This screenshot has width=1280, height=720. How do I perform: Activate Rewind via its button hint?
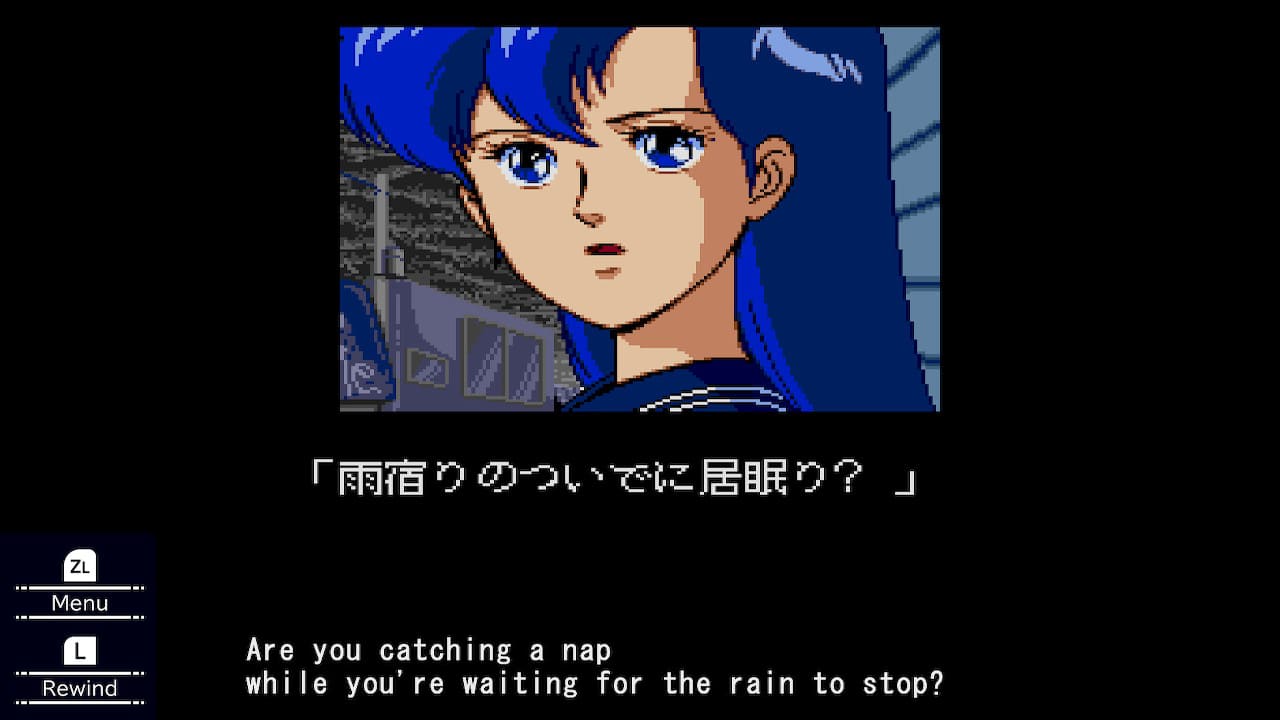[79, 687]
